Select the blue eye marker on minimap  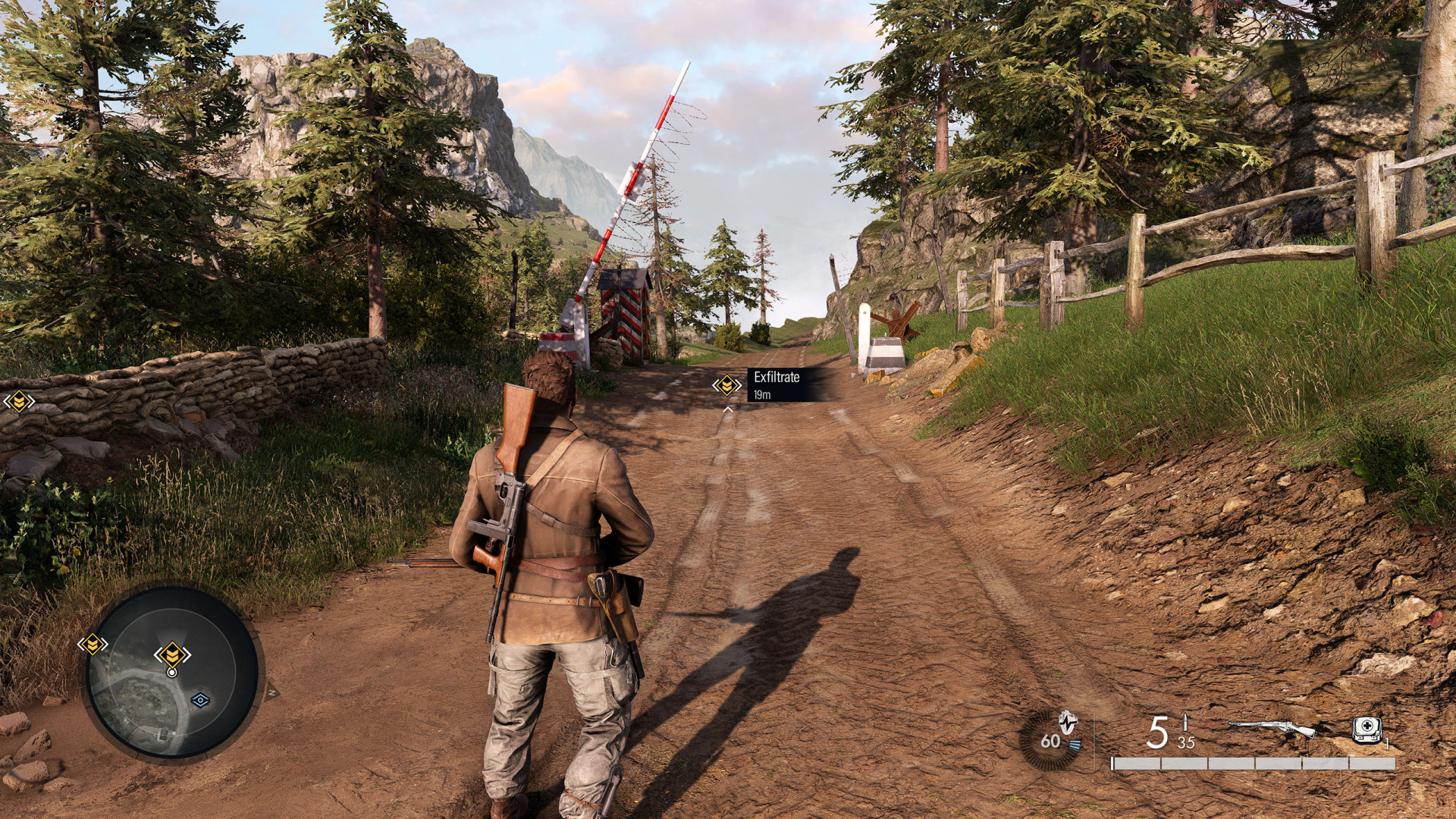pyautogui.click(x=200, y=700)
